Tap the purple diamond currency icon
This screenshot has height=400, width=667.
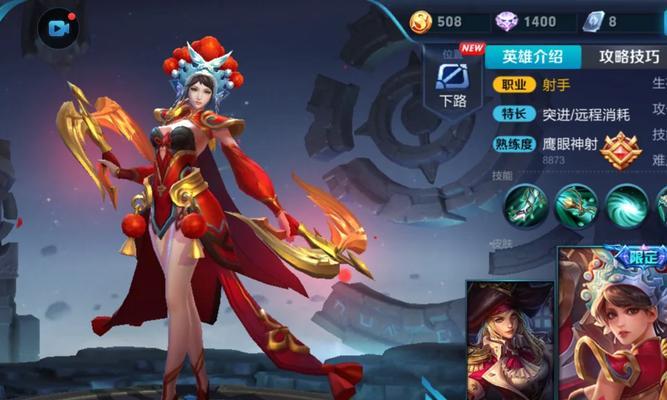tap(508, 21)
